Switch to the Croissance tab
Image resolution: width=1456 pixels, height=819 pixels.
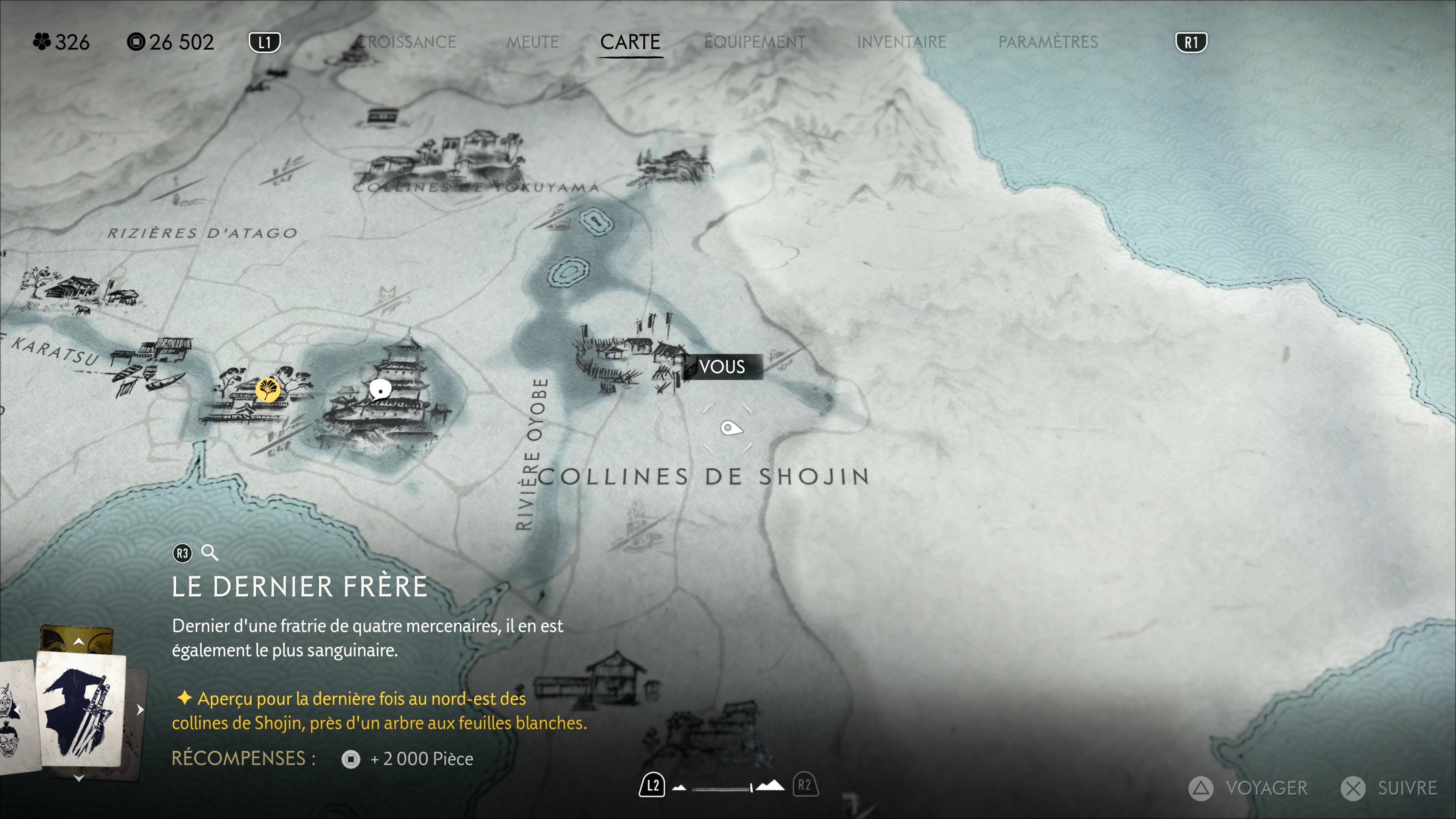coord(406,42)
